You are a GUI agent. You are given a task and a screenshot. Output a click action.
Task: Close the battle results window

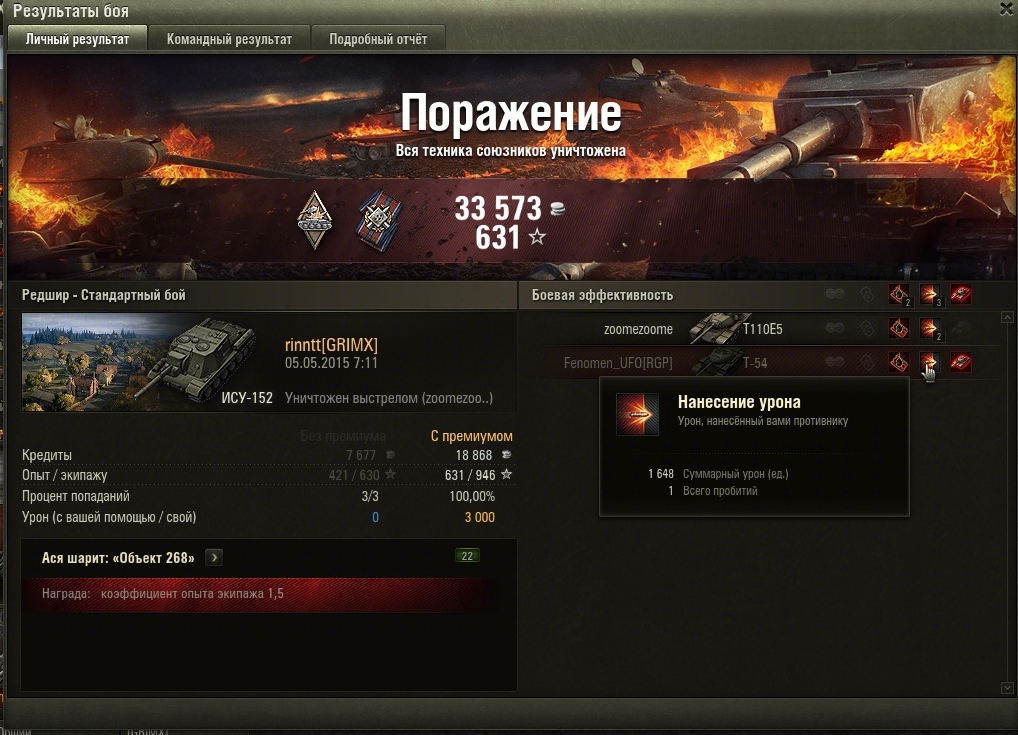pos(1007,9)
